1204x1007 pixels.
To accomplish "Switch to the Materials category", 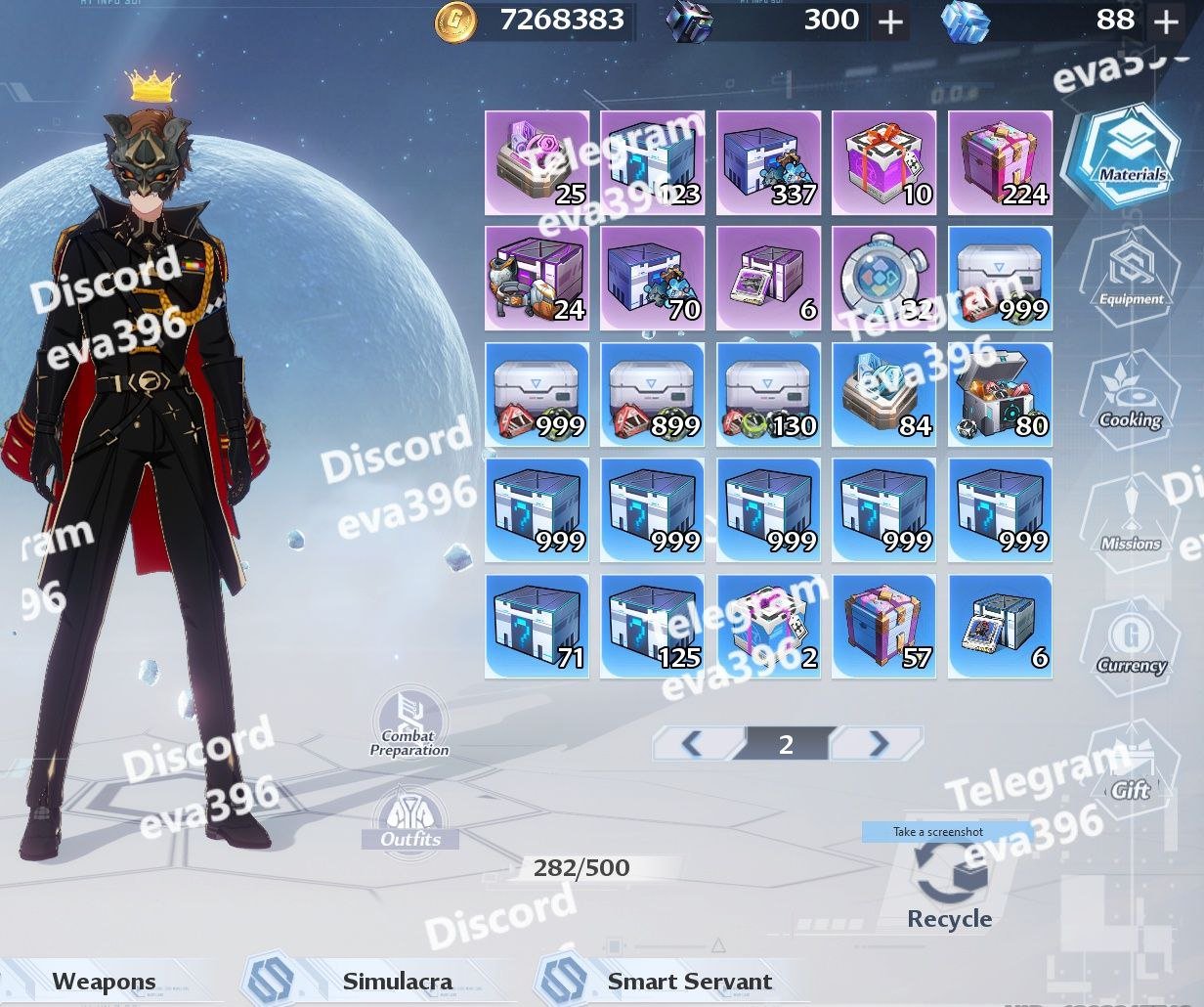I will pos(1121,155).
